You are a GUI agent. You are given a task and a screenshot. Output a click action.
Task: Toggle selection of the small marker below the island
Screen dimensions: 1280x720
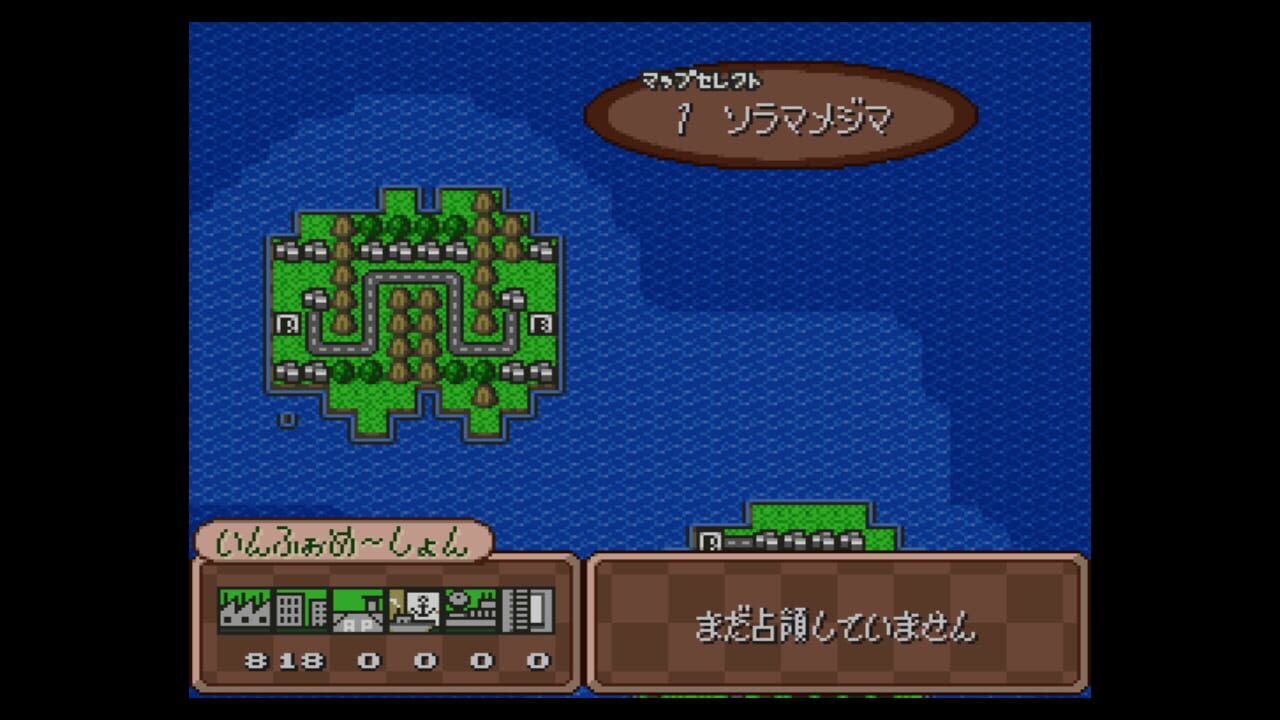(287, 418)
